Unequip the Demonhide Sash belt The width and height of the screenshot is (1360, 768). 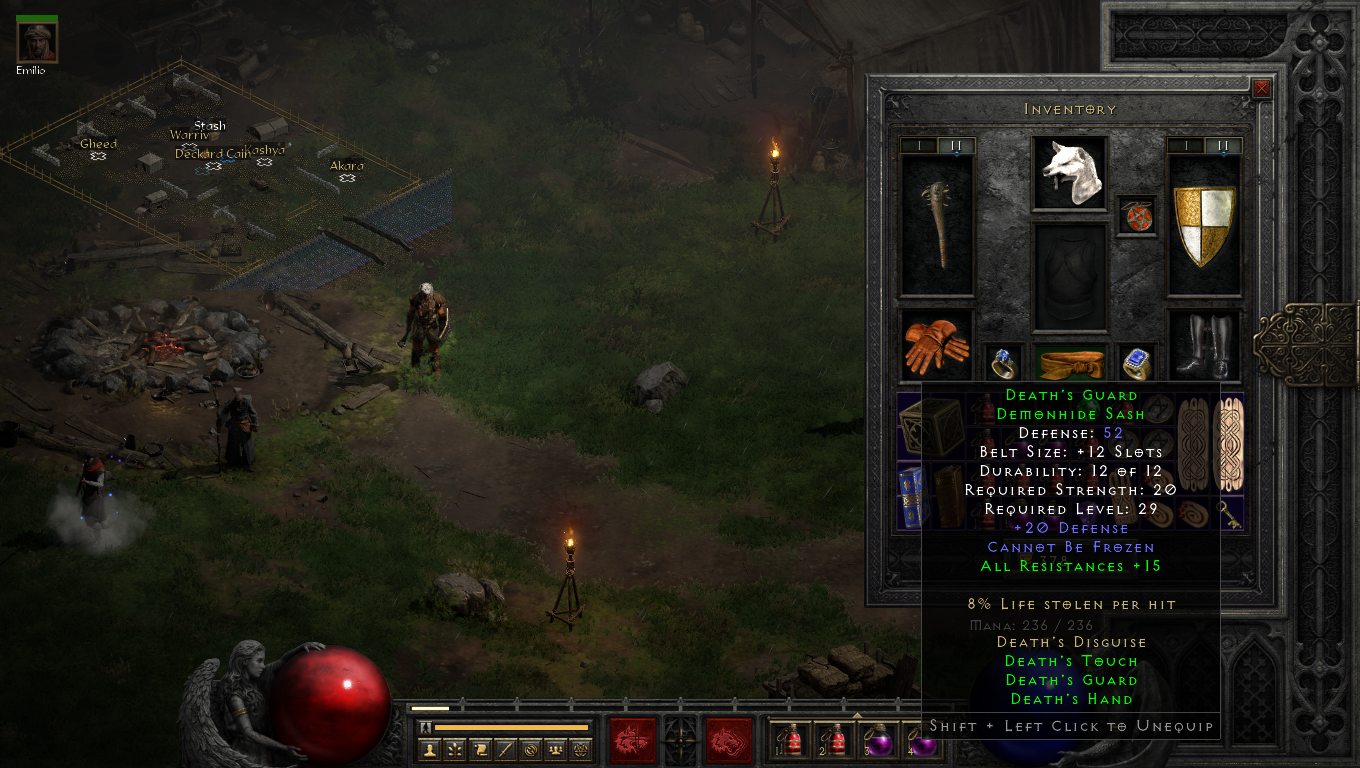(x=1069, y=363)
